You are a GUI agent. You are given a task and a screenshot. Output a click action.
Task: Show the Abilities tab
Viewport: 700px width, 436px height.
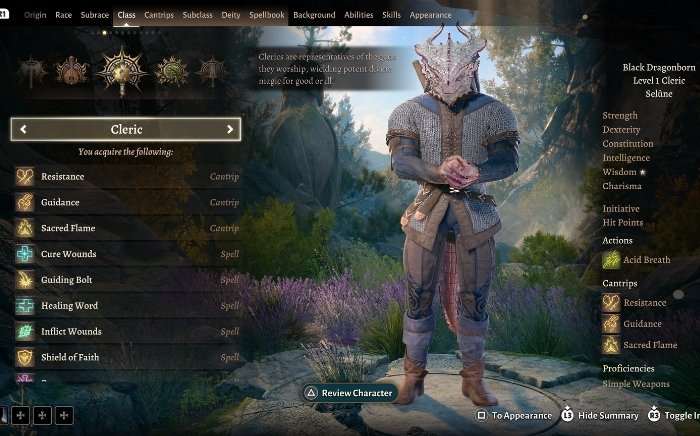point(359,15)
